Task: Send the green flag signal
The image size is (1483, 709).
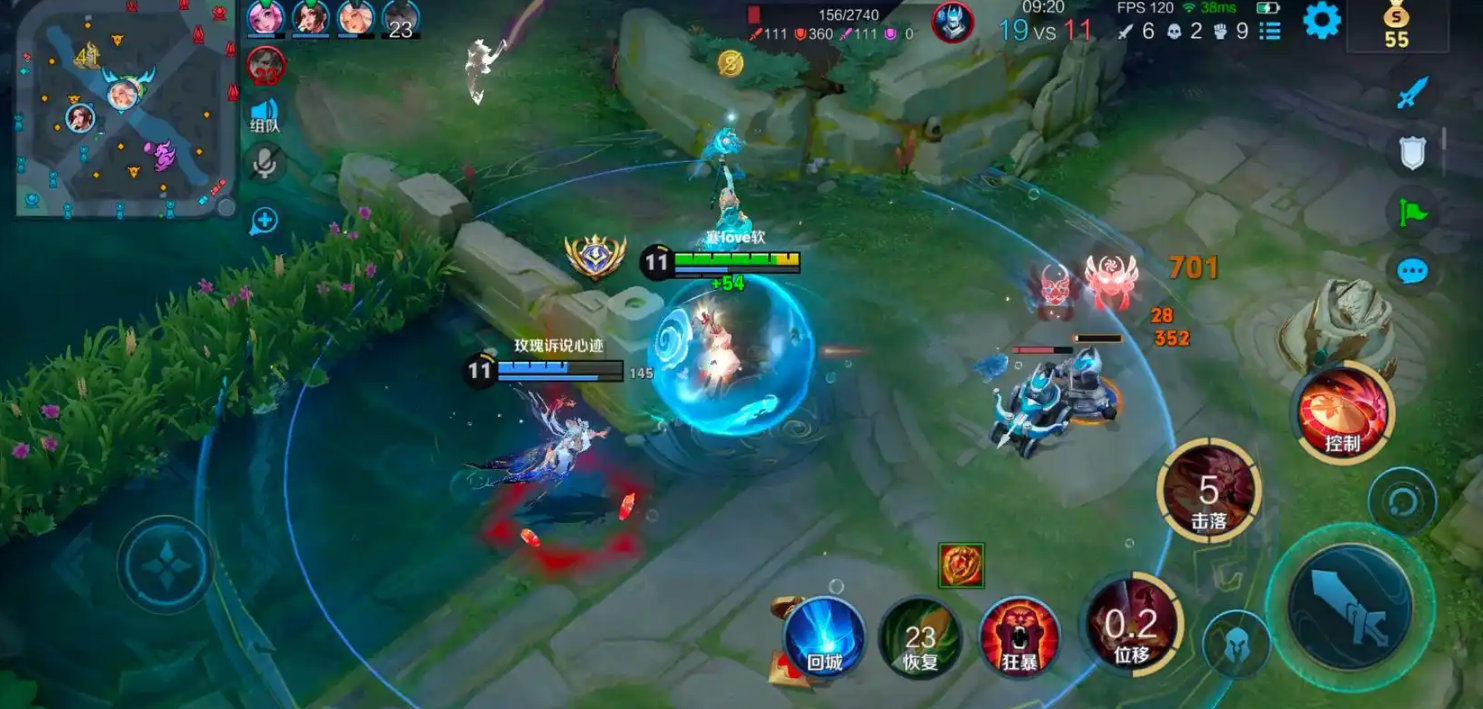Action: 1412,211
